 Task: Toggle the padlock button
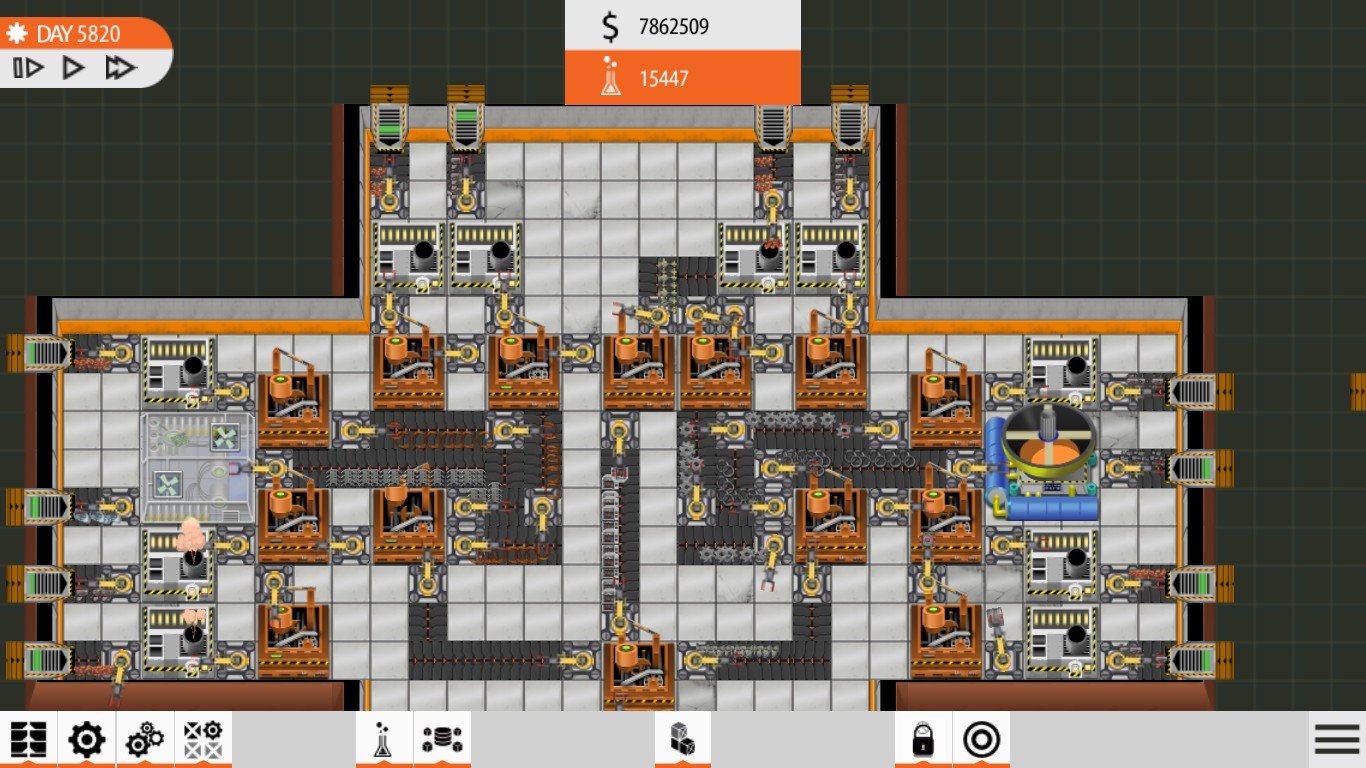(922, 740)
